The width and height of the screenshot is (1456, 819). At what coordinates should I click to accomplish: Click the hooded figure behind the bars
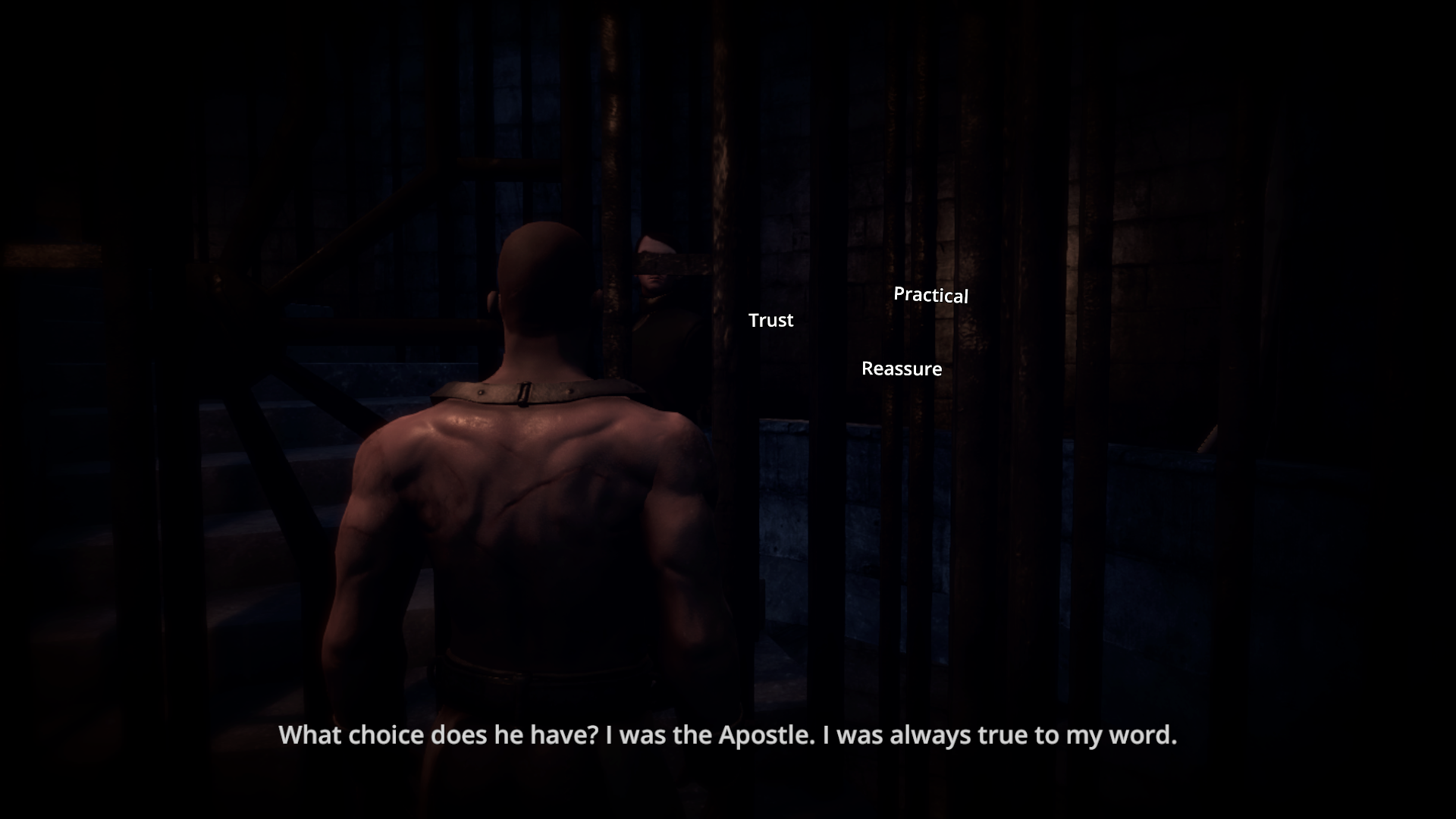click(660, 303)
